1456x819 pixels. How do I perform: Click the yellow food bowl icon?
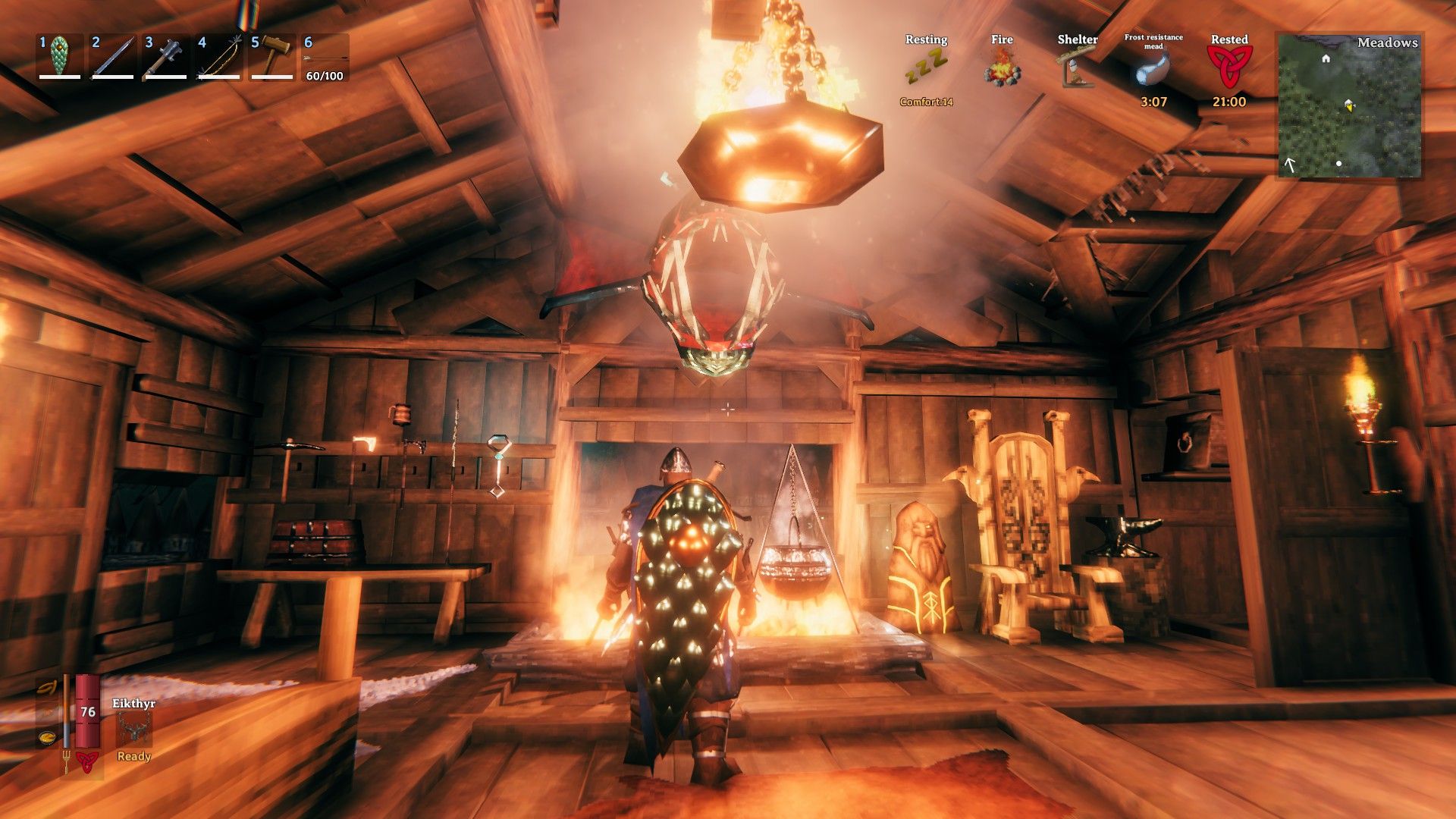[48, 736]
